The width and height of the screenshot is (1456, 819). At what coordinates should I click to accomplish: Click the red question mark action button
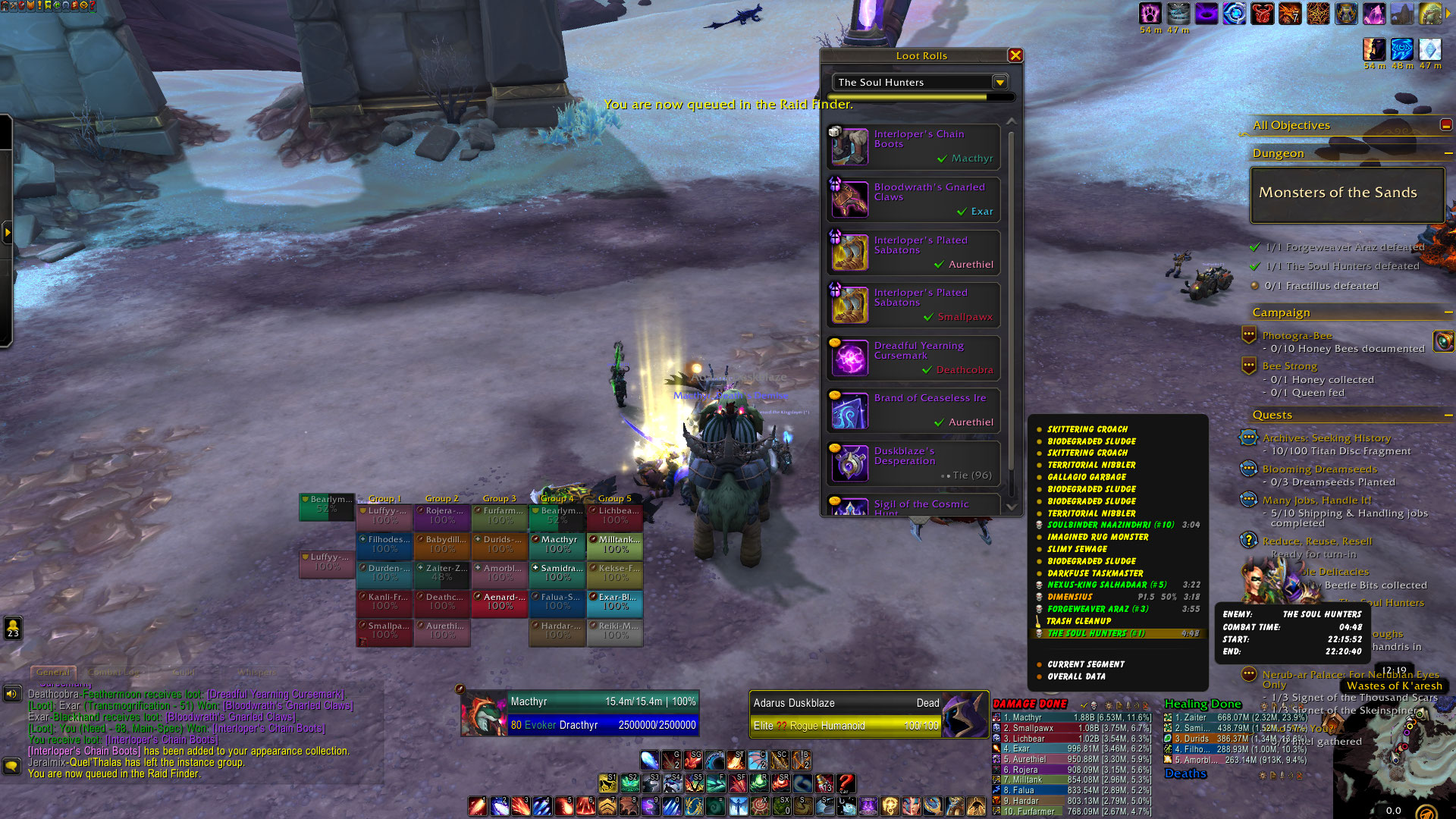(x=846, y=782)
